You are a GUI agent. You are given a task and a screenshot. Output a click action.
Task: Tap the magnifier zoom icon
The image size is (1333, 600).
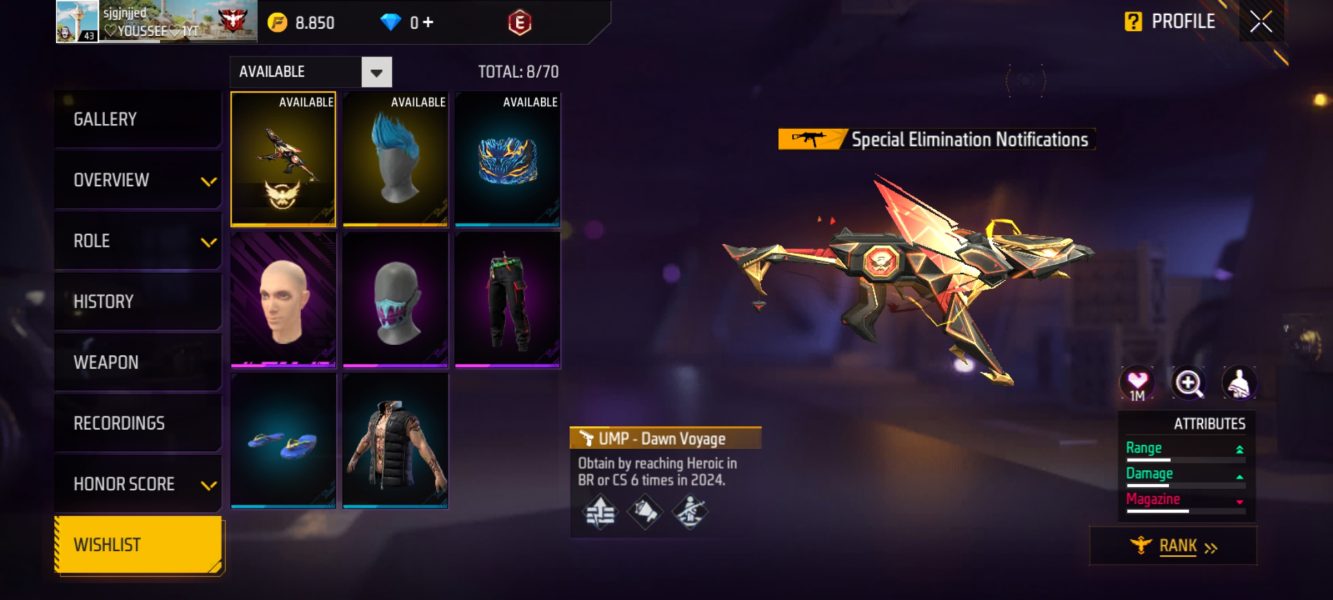pyautogui.click(x=1188, y=382)
